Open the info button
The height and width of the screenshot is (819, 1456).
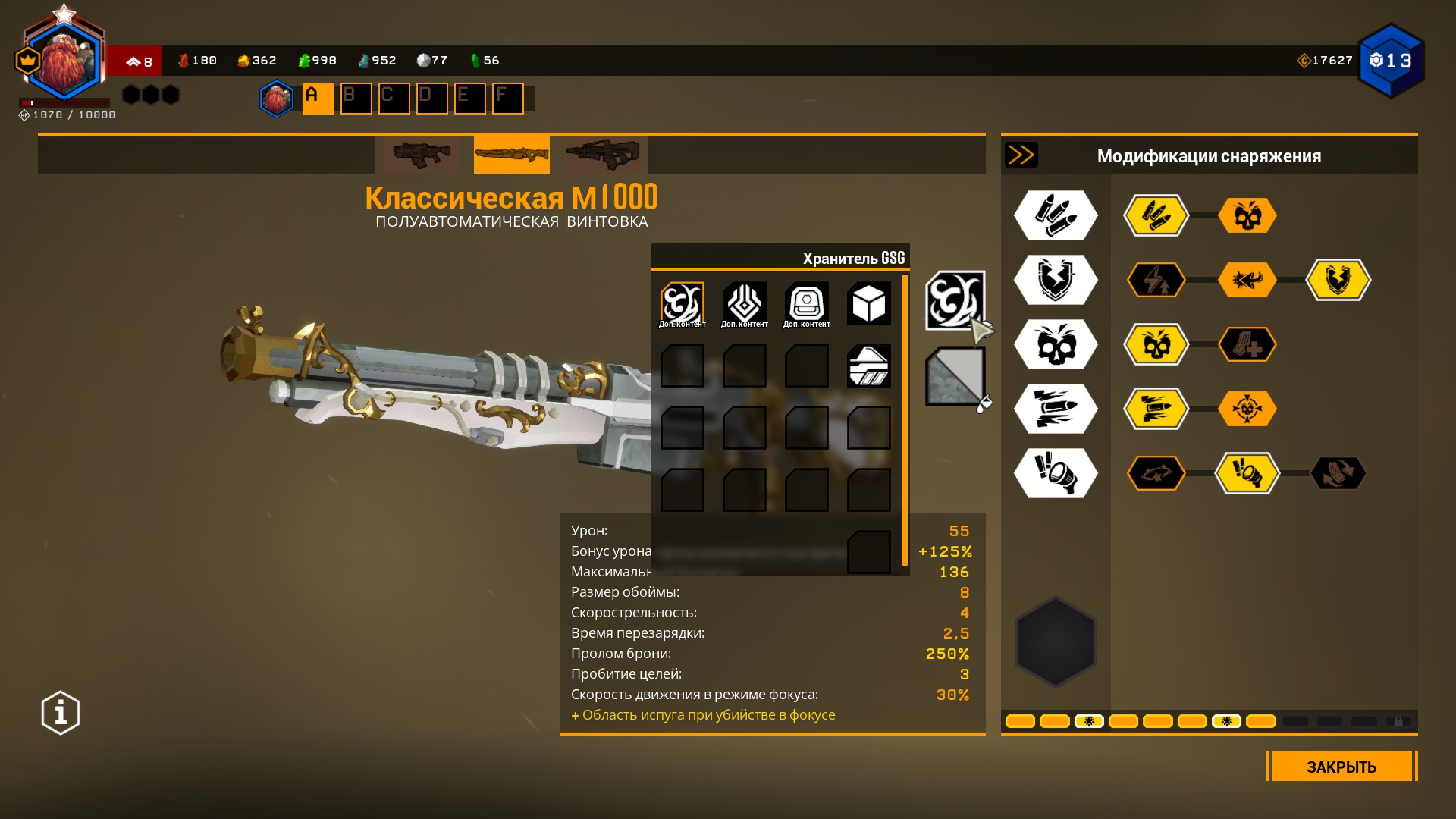tap(61, 713)
